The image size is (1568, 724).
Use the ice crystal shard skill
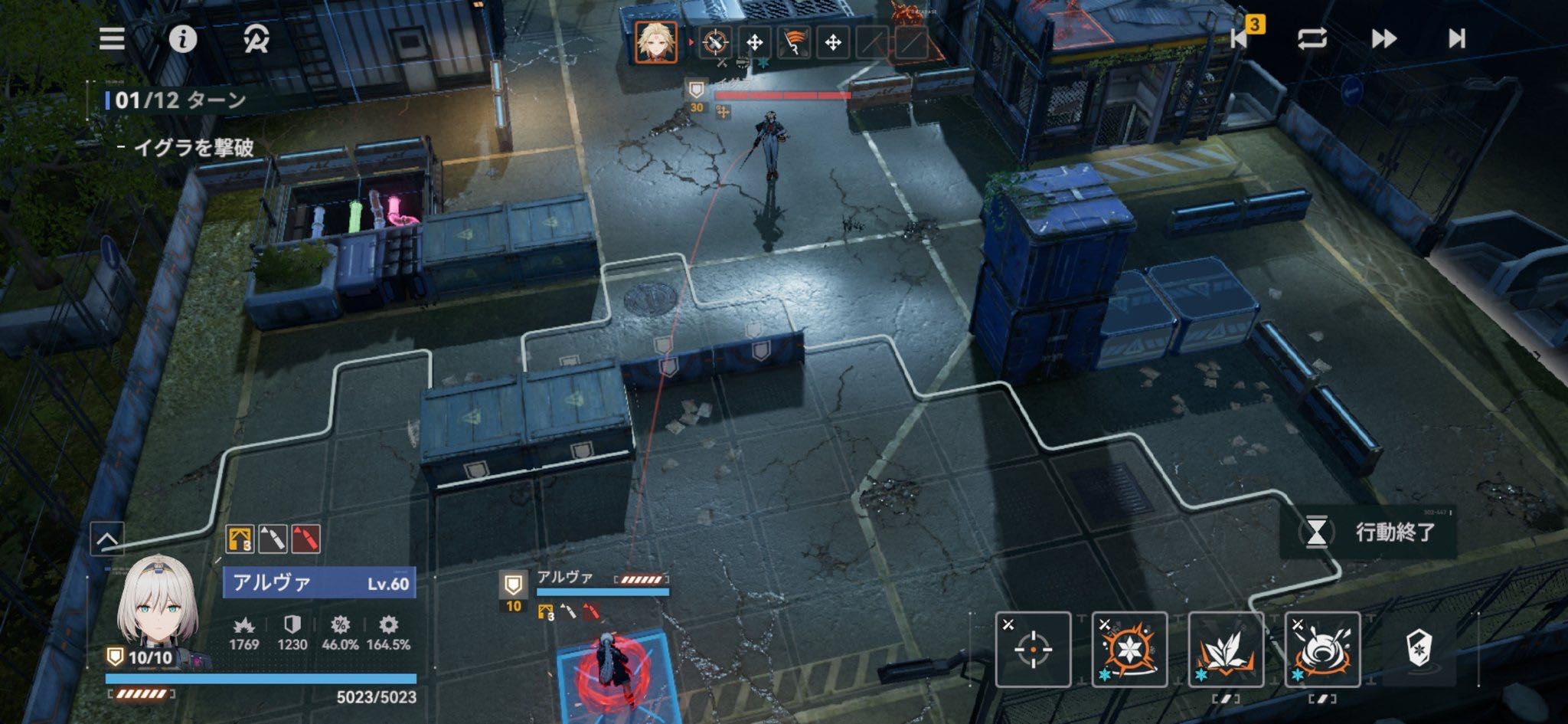point(1226,650)
